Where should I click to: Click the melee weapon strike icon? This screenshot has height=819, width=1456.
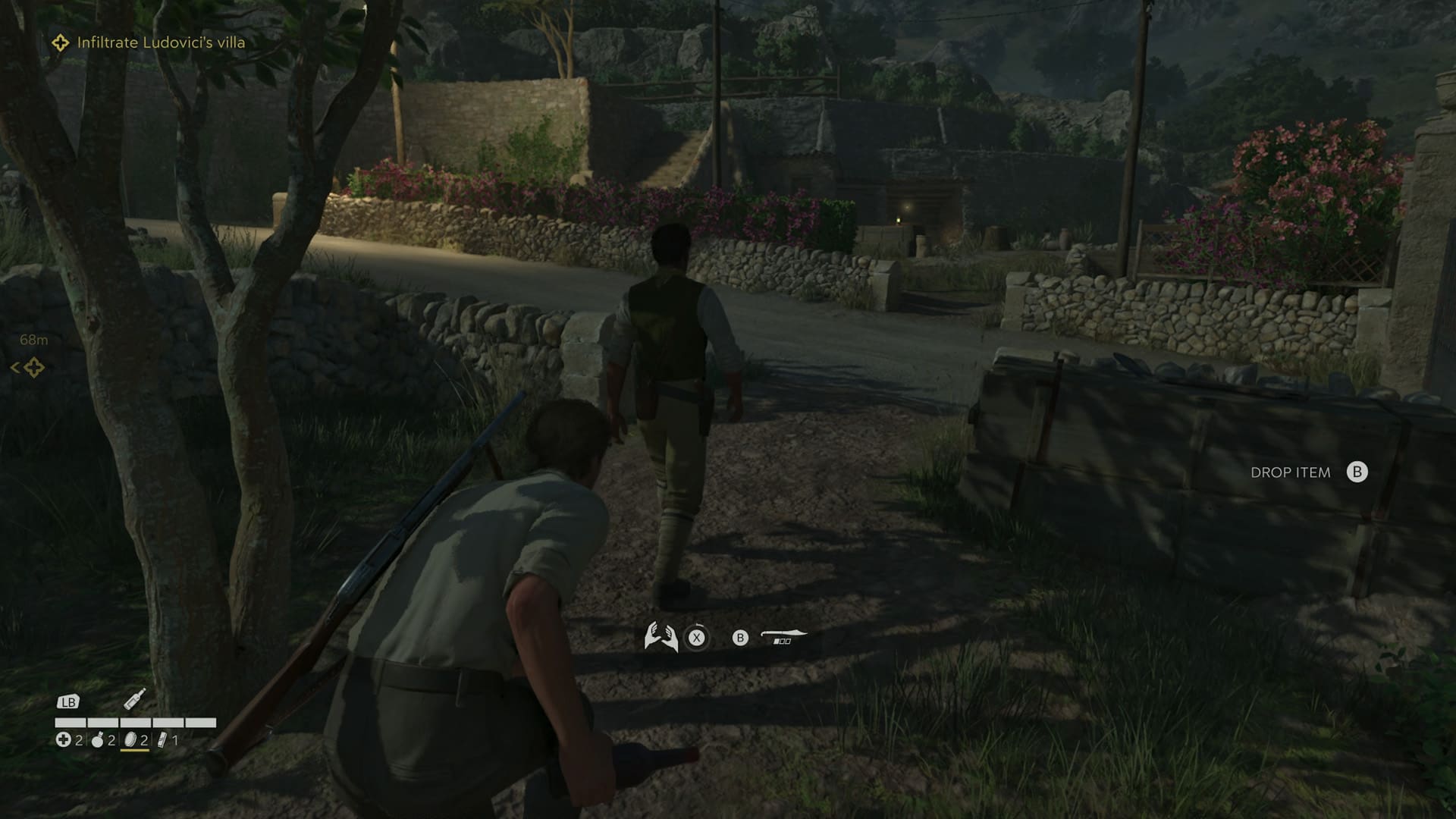click(782, 634)
